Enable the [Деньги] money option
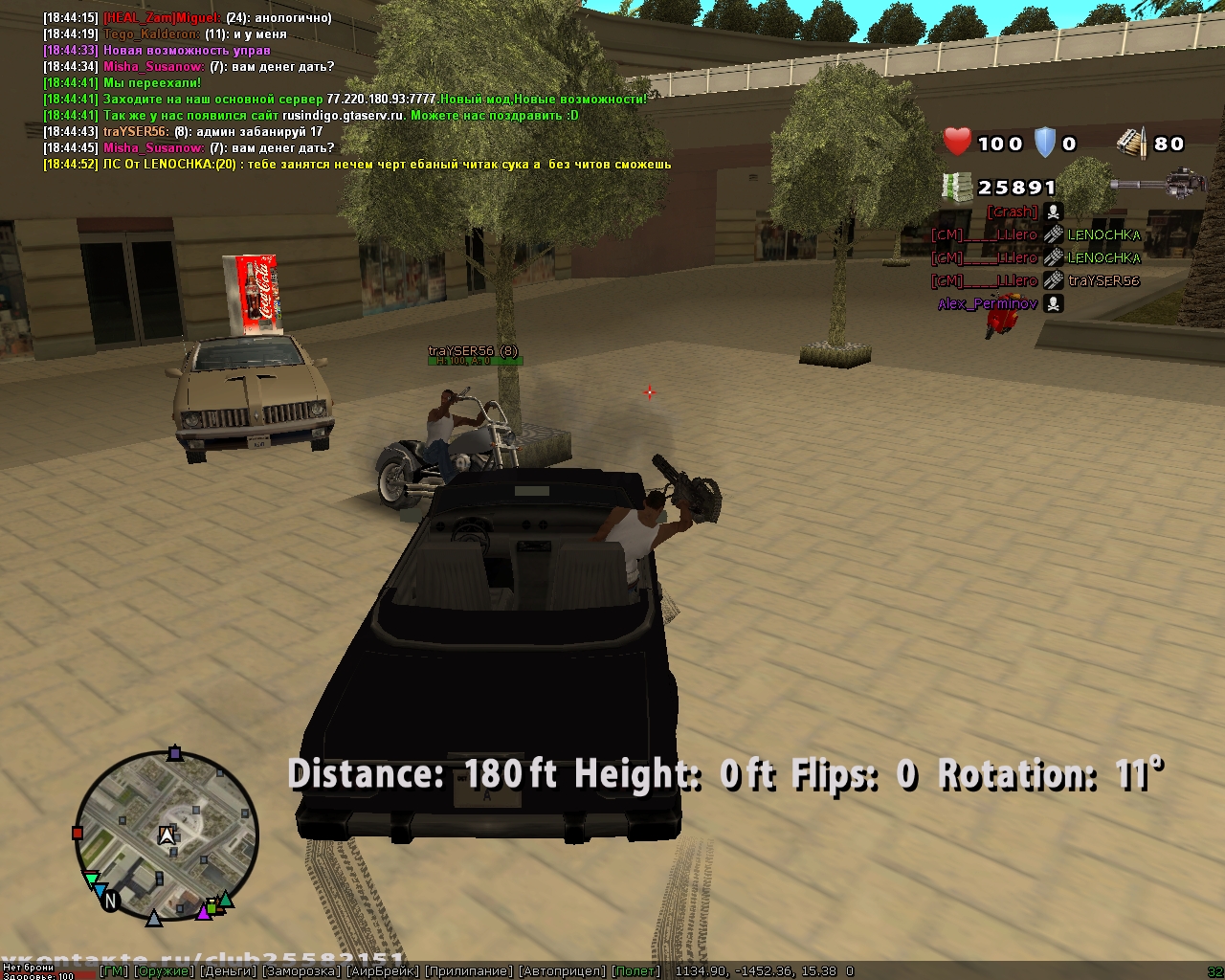The width and height of the screenshot is (1225, 980). tap(228, 971)
